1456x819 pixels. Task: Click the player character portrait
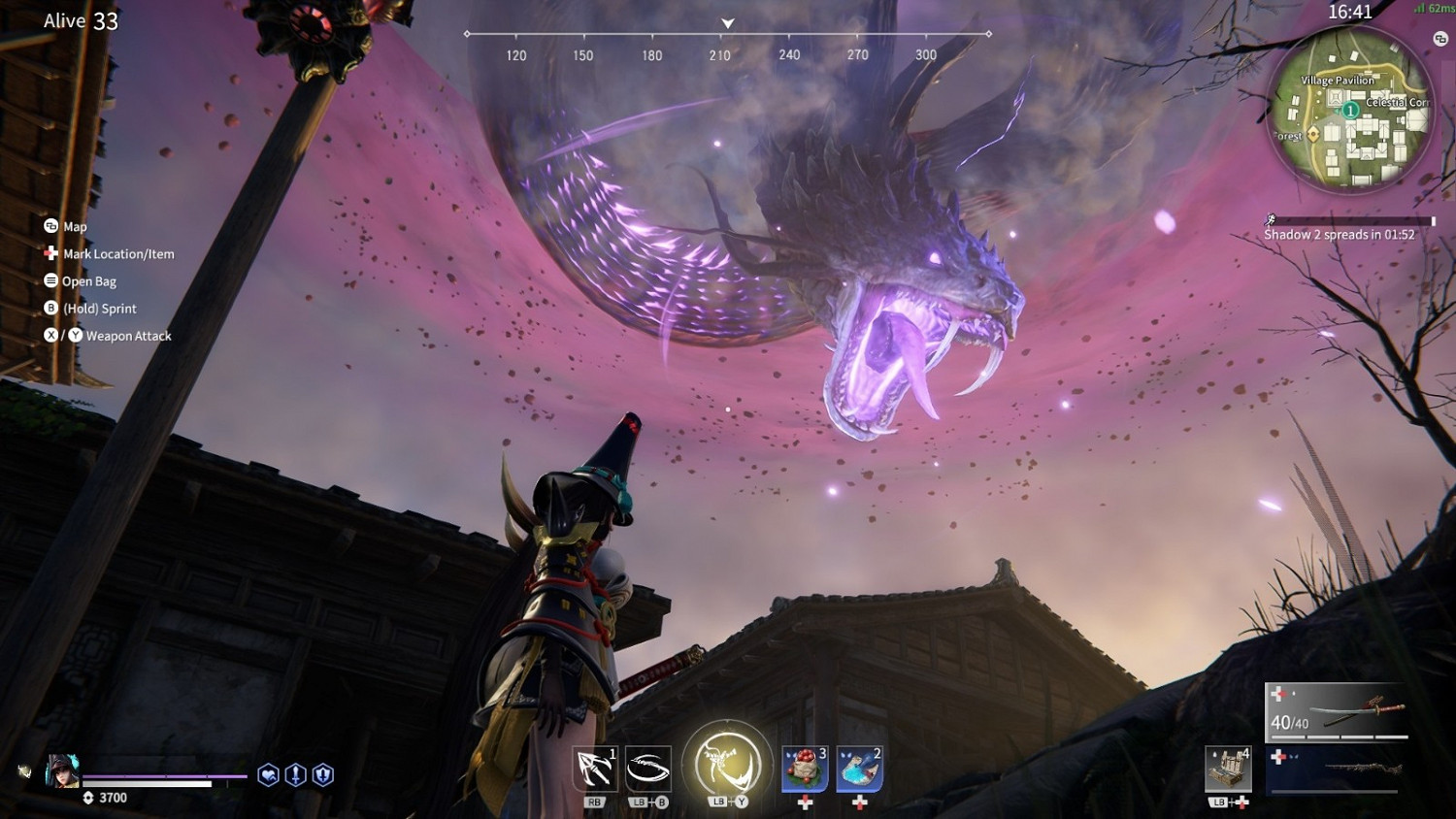pyautogui.click(x=62, y=770)
